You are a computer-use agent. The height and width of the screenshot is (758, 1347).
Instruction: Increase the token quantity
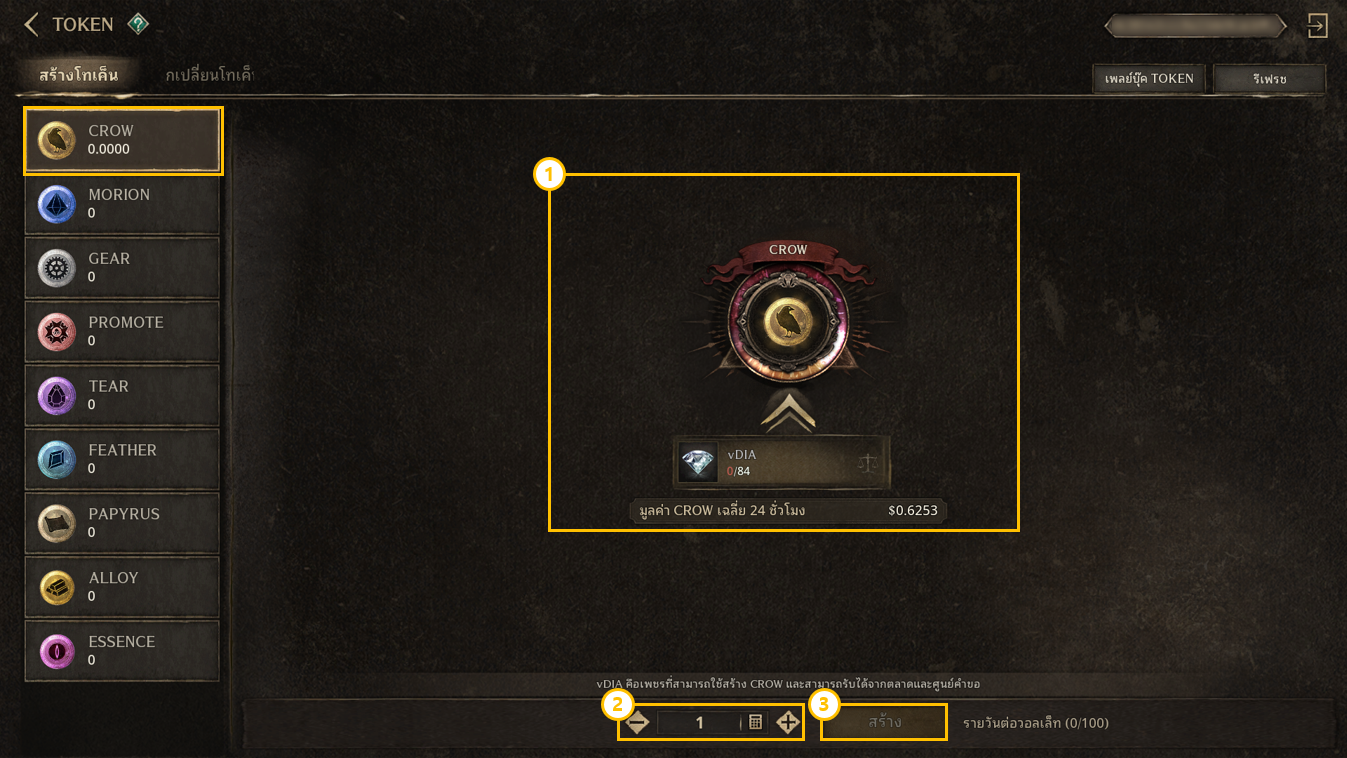[x=788, y=722]
